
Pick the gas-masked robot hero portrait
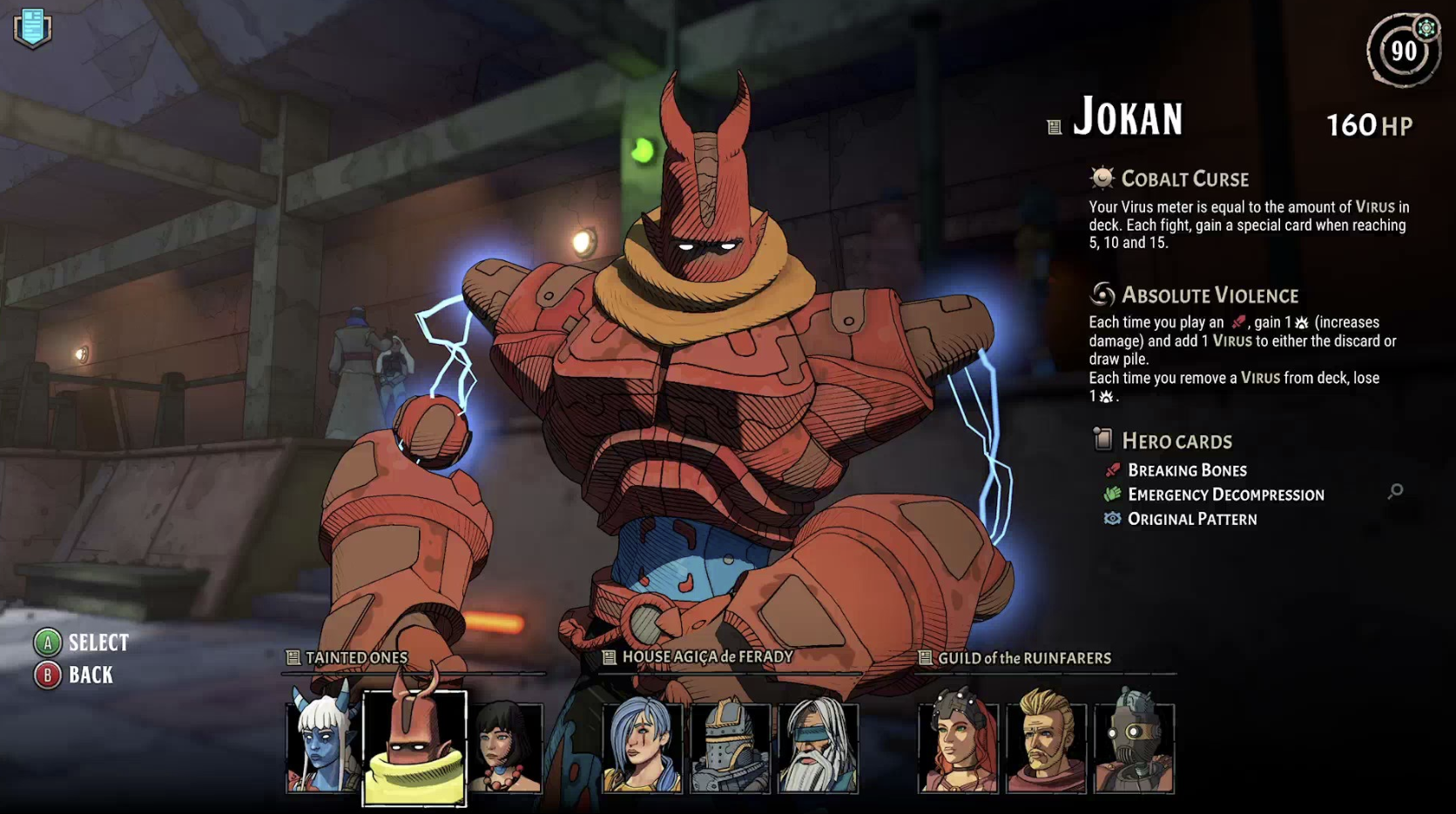pyautogui.click(x=1134, y=747)
